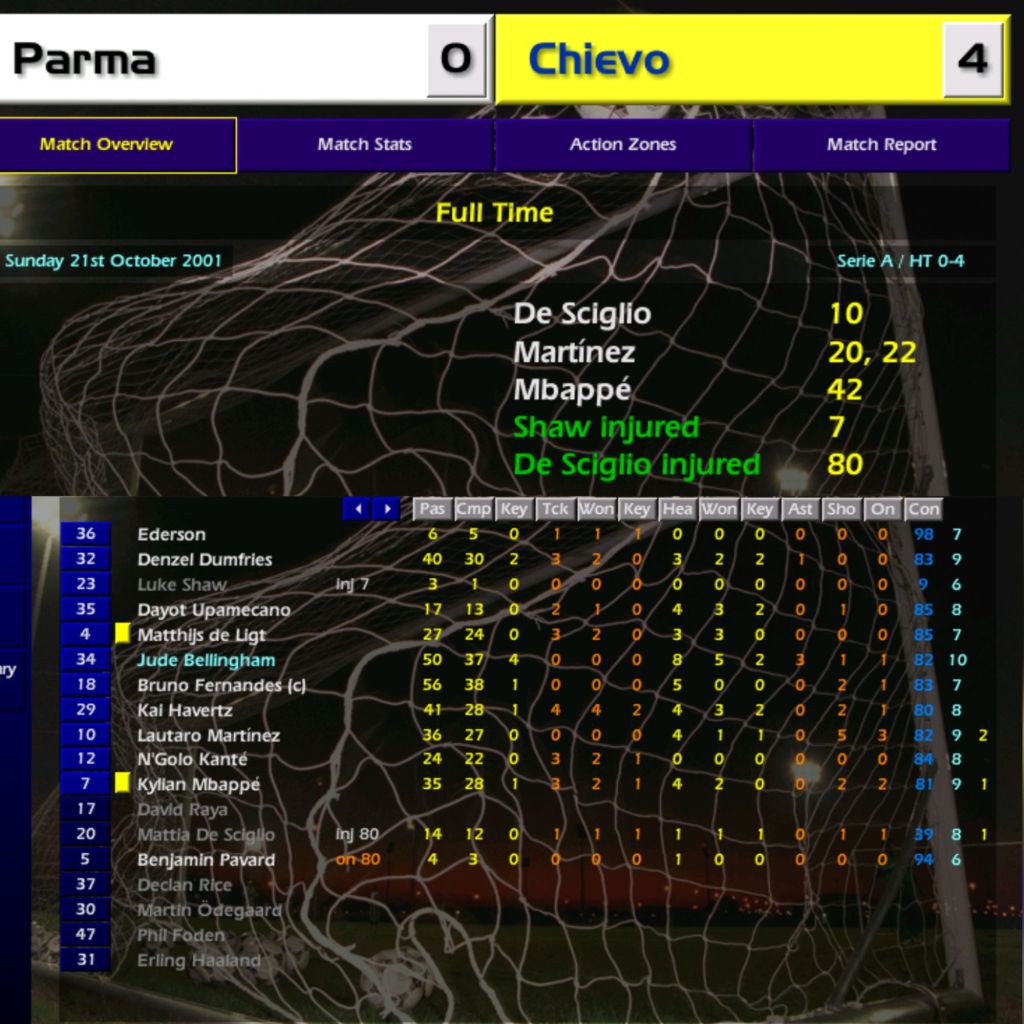Click the right arrow stats button

(x=386, y=509)
